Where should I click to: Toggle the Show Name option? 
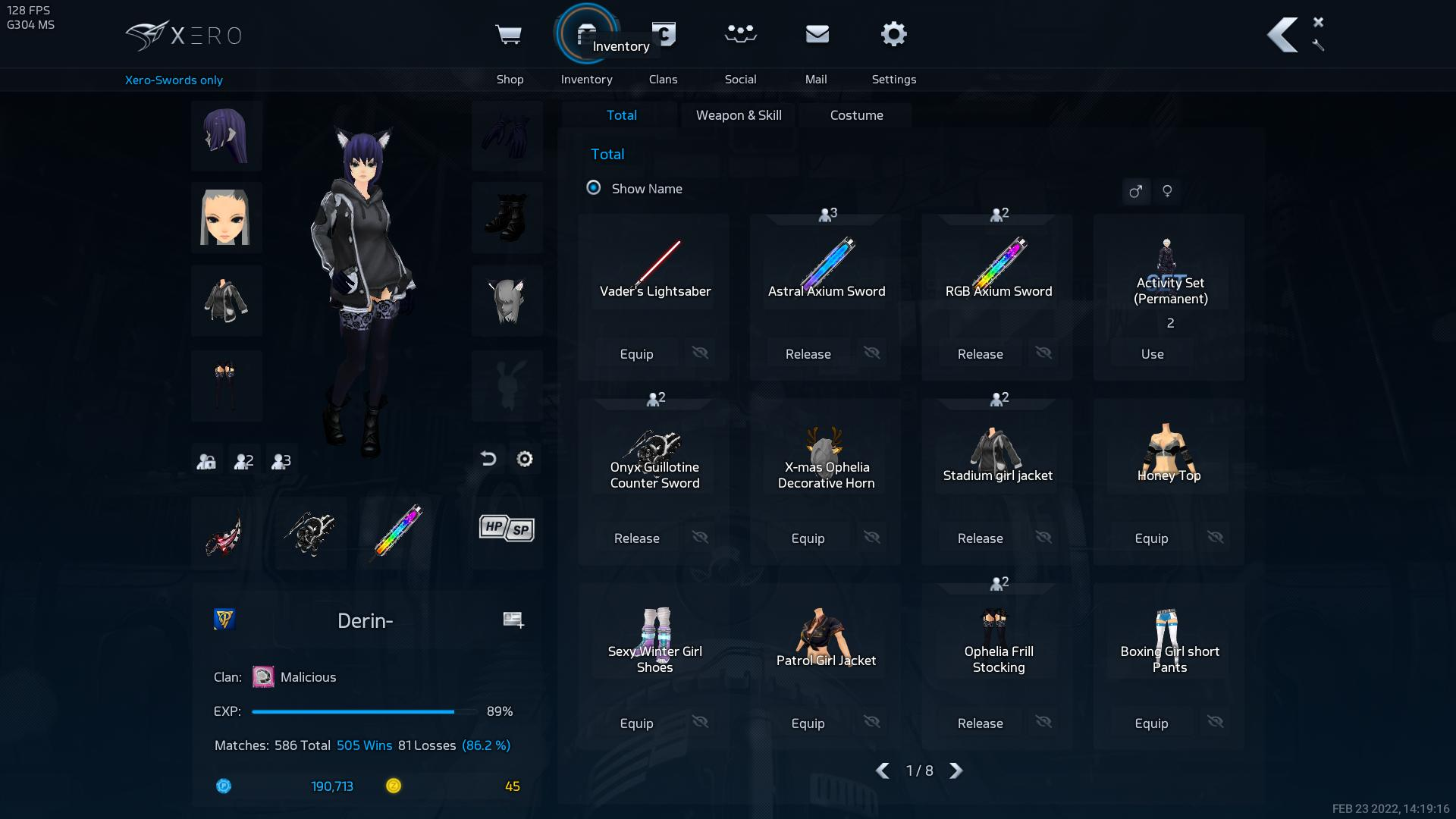pyautogui.click(x=594, y=188)
